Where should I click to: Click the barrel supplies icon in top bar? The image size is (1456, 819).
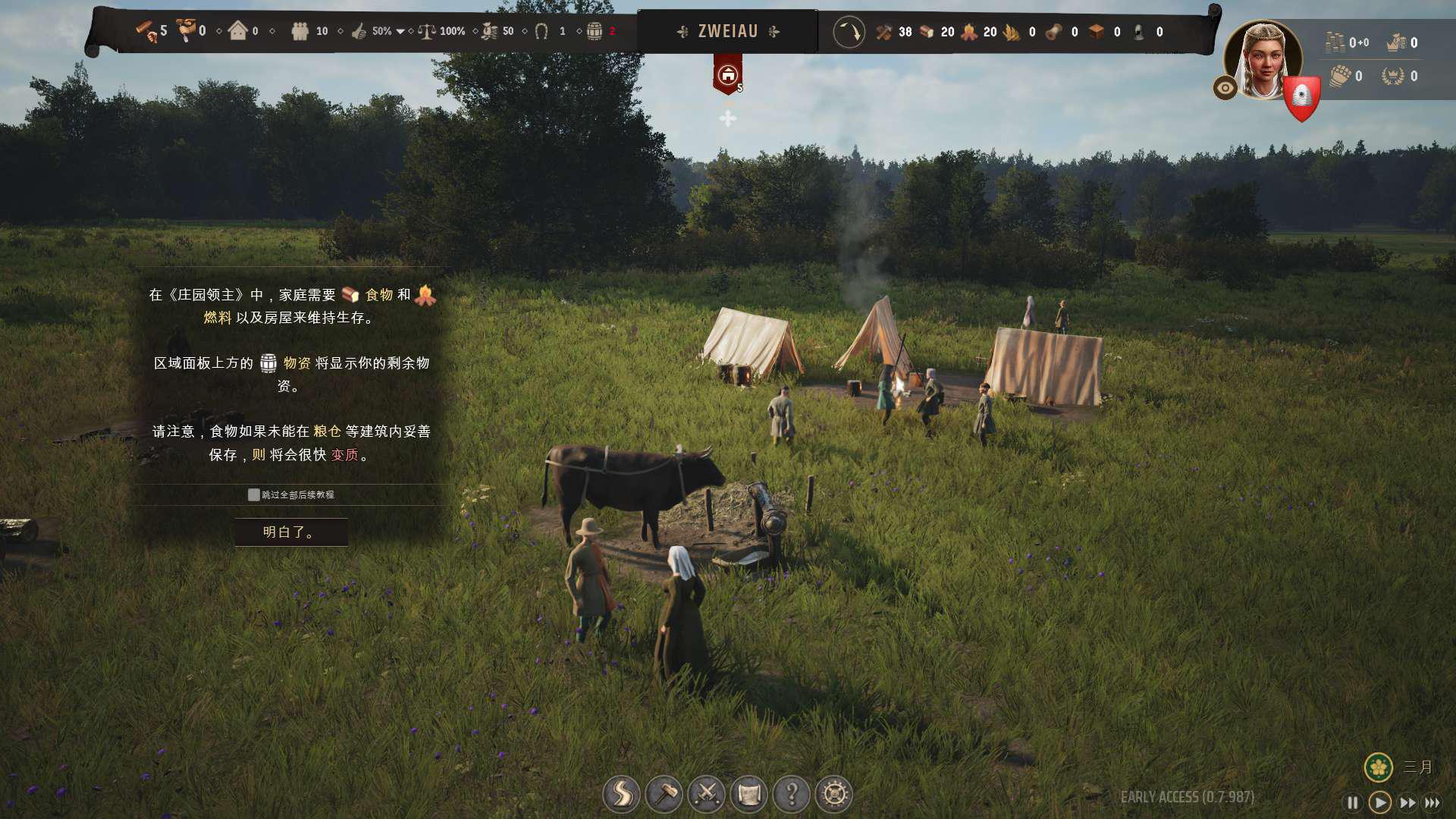pyautogui.click(x=595, y=32)
